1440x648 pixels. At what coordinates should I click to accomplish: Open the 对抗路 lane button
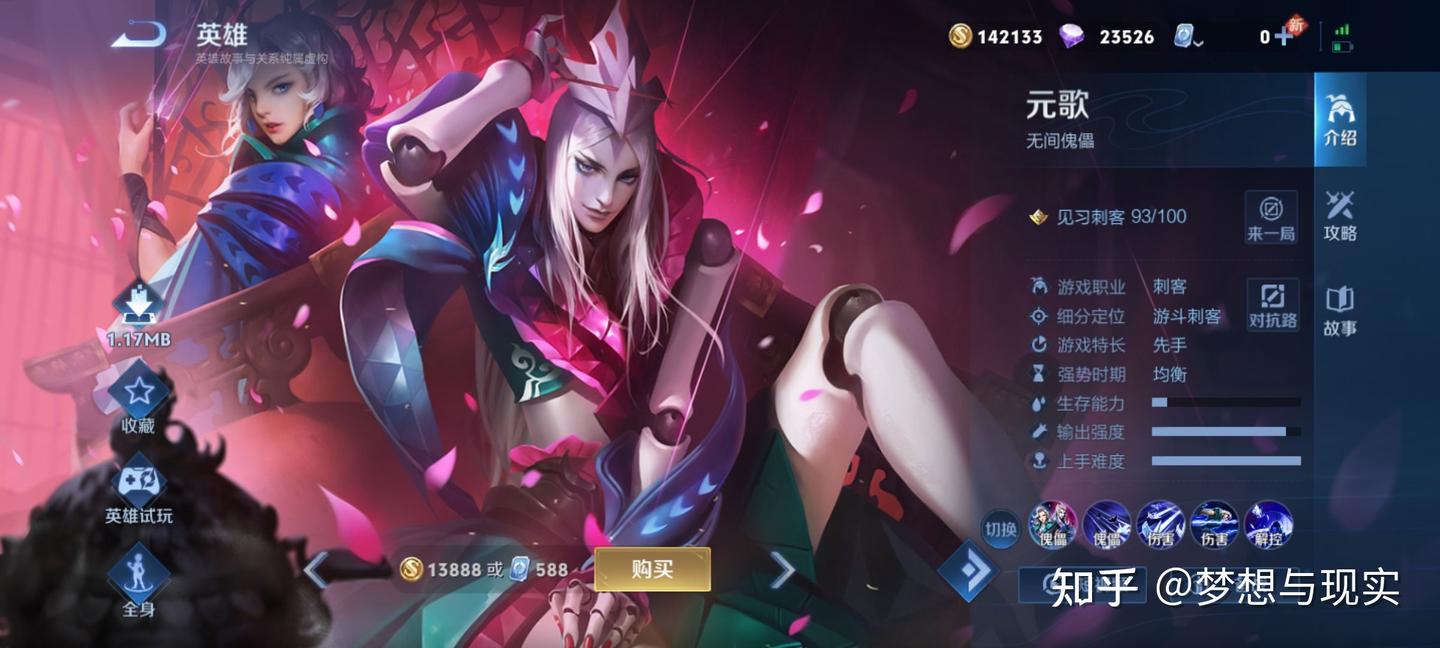coord(1272,304)
